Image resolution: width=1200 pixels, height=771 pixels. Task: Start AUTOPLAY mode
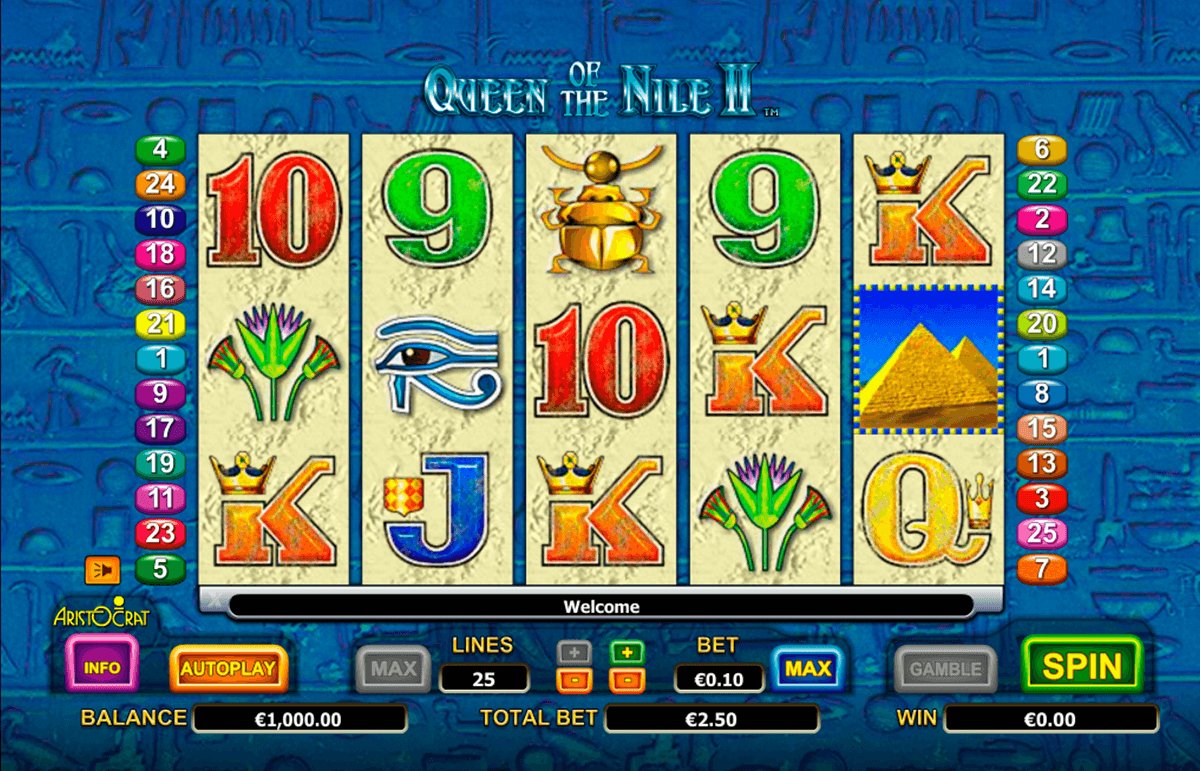point(229,668)
